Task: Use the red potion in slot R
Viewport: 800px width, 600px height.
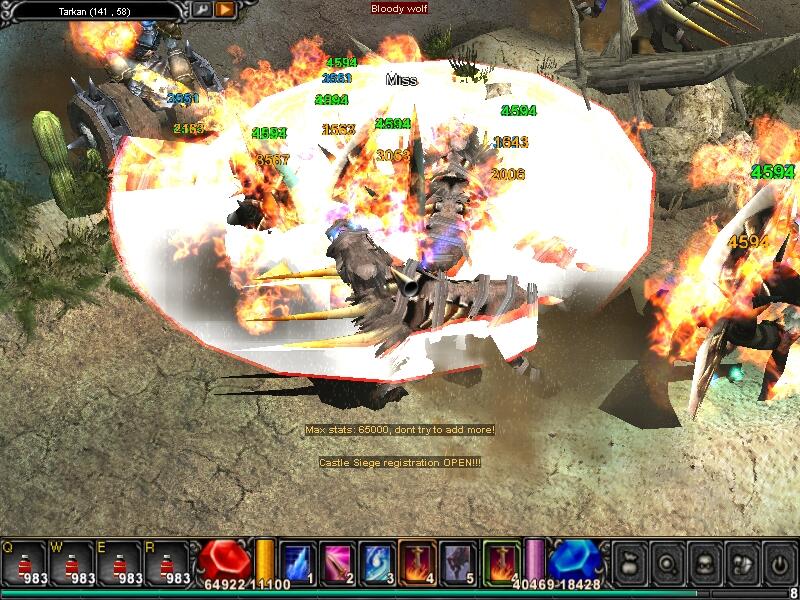Action: tap(172, 562)
